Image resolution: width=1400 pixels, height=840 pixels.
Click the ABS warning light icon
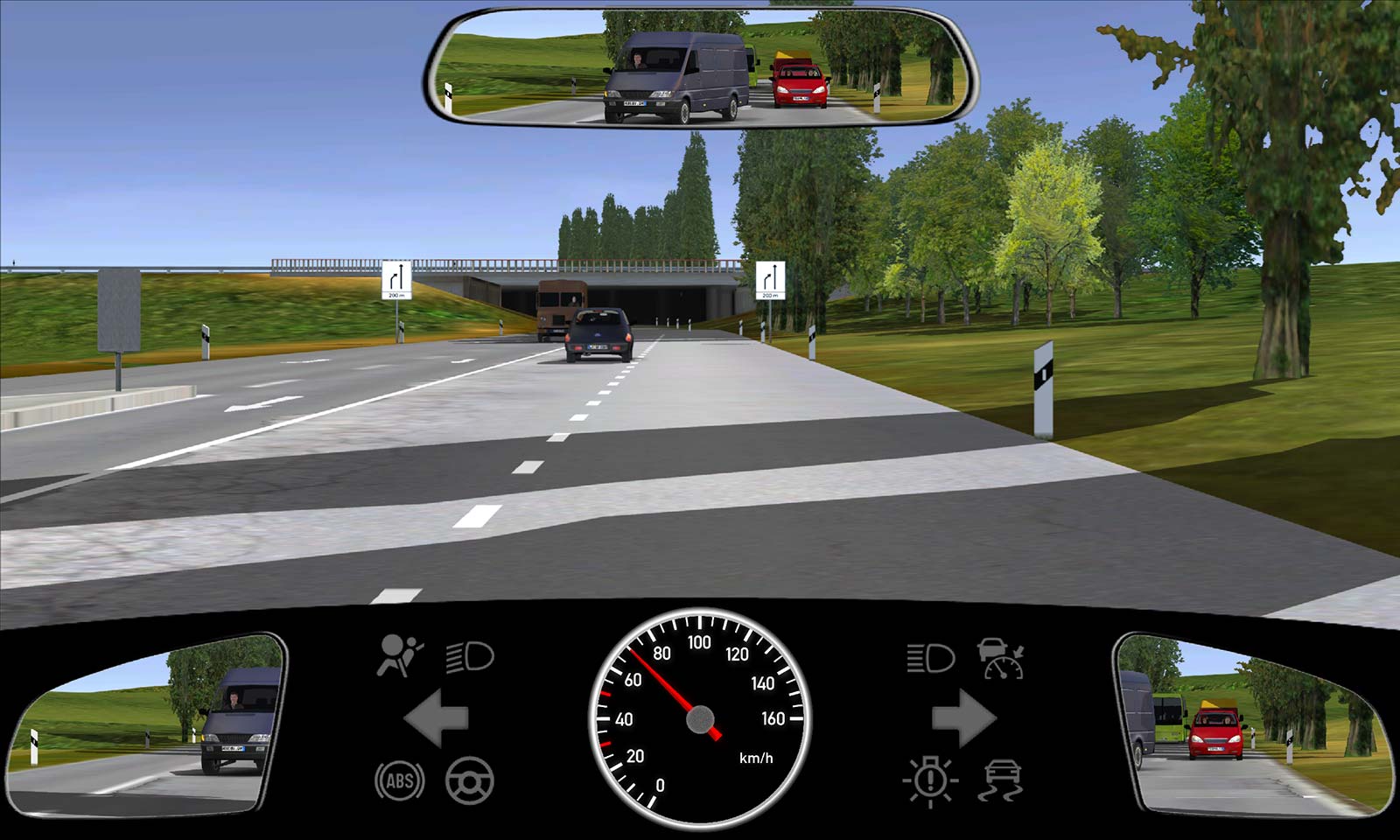click(x=400, y=780)
